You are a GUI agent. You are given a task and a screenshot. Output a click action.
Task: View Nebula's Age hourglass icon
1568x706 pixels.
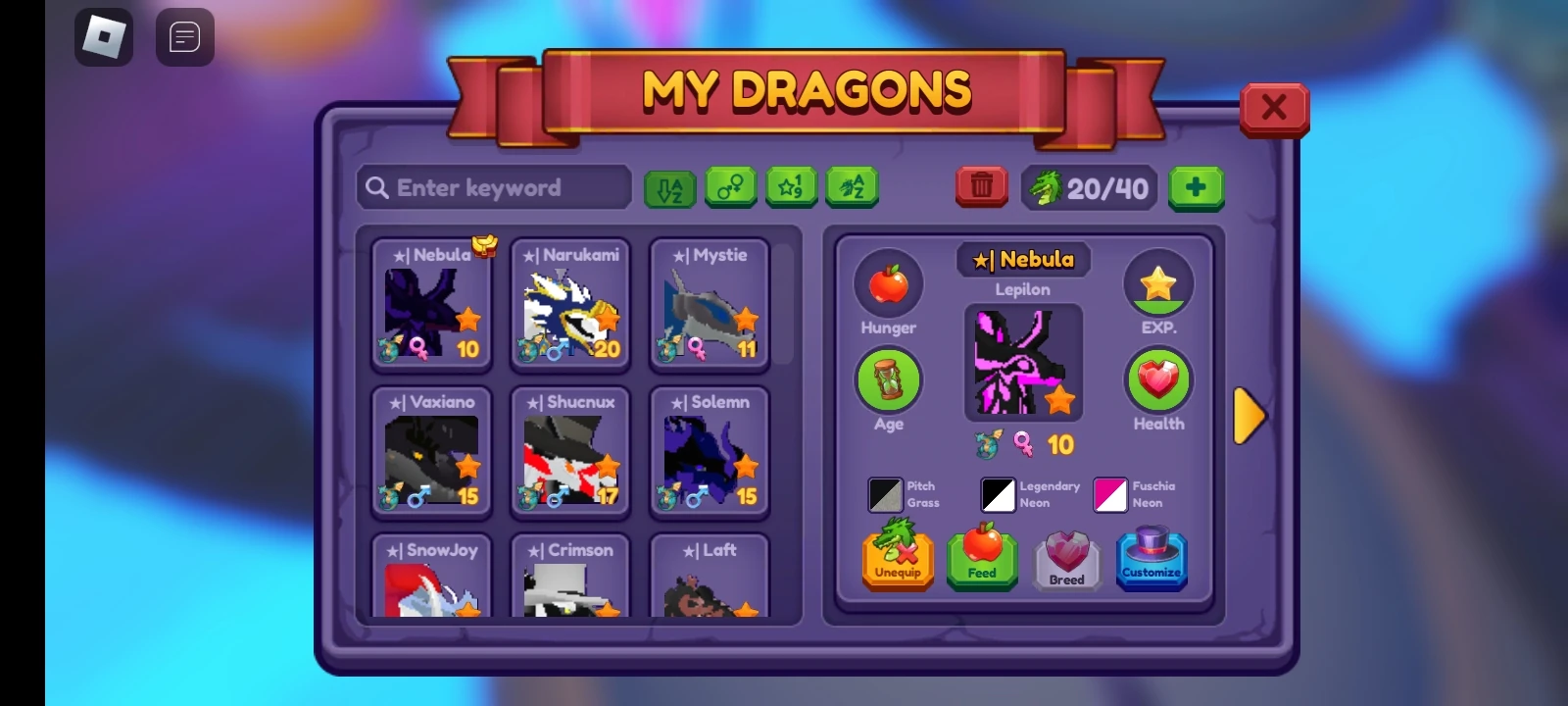click(x=888, y=382)
